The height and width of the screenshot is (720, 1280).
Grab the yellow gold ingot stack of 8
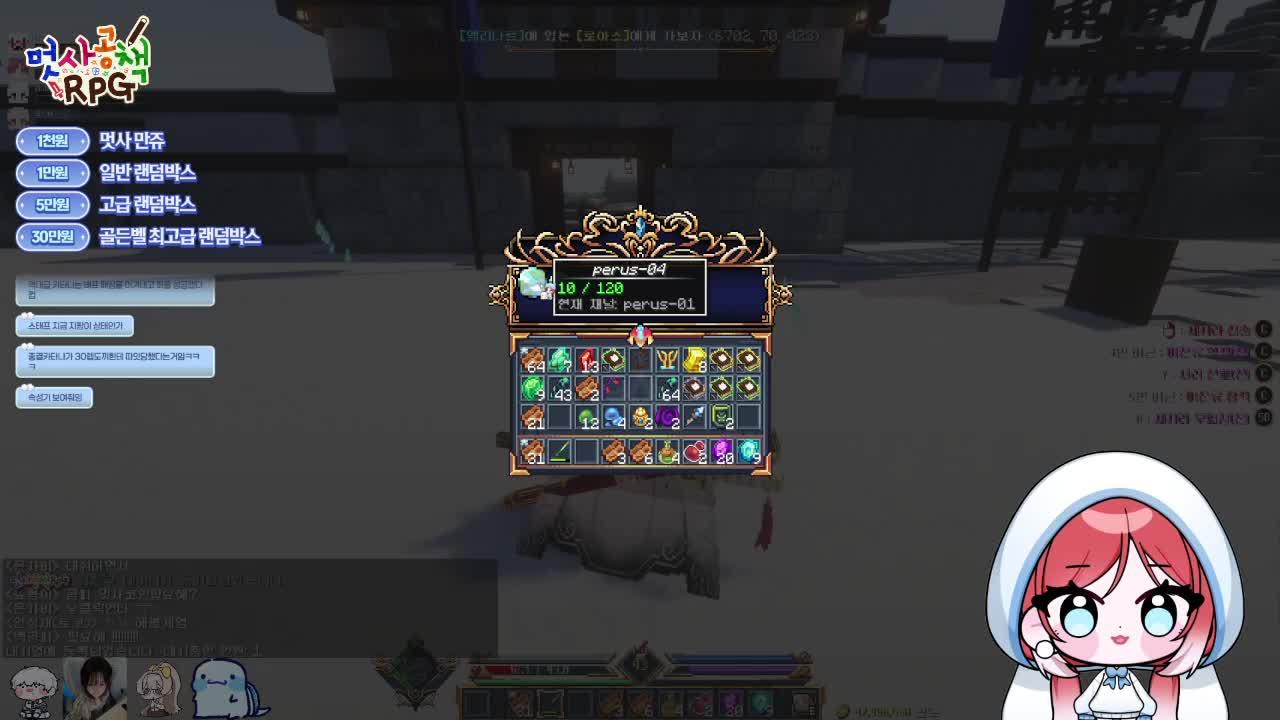pyautogui.click(x=694, y=358)
